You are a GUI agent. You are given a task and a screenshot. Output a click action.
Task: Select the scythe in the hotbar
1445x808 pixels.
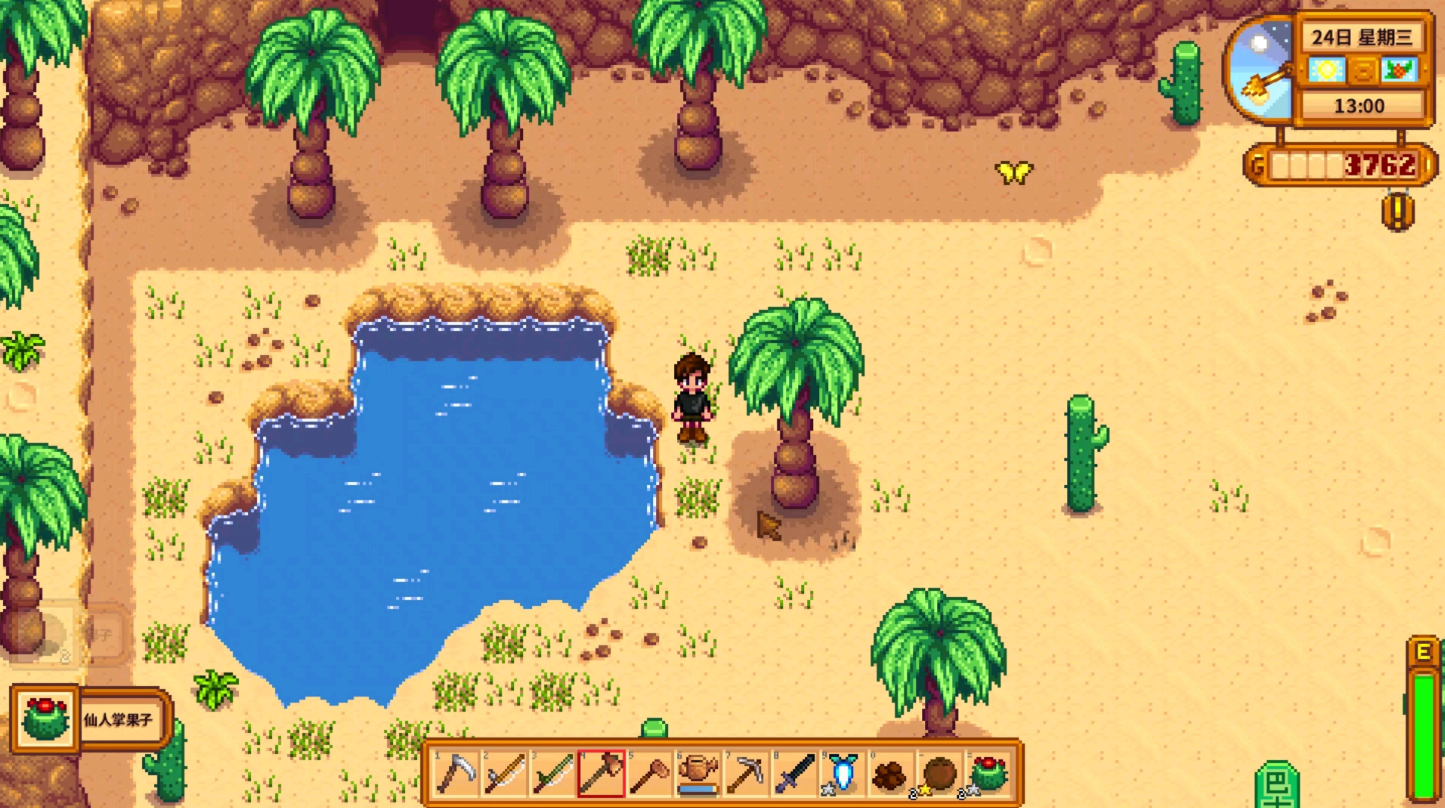[x=457, y=773]
